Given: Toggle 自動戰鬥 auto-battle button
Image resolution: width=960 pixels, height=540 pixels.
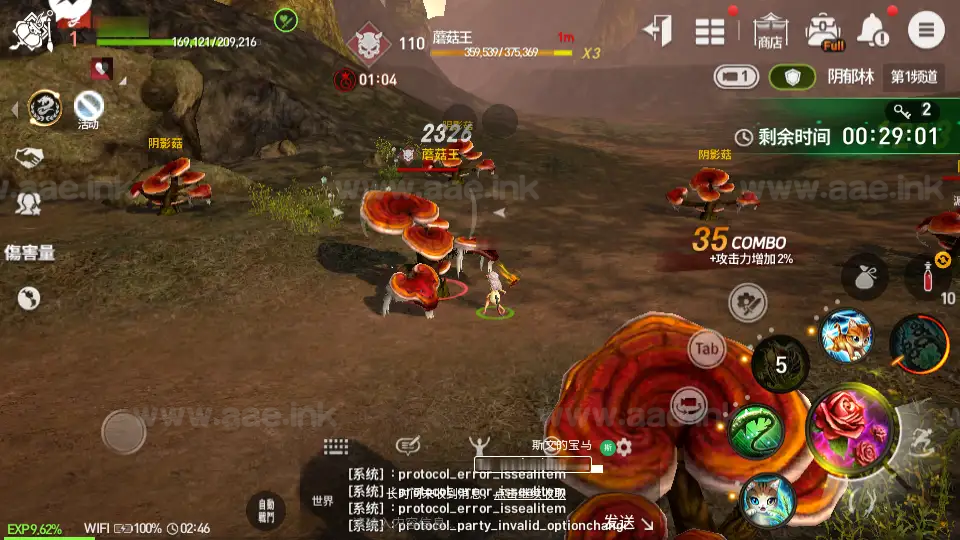Looking at the screenshot, I should coord(265,511).
